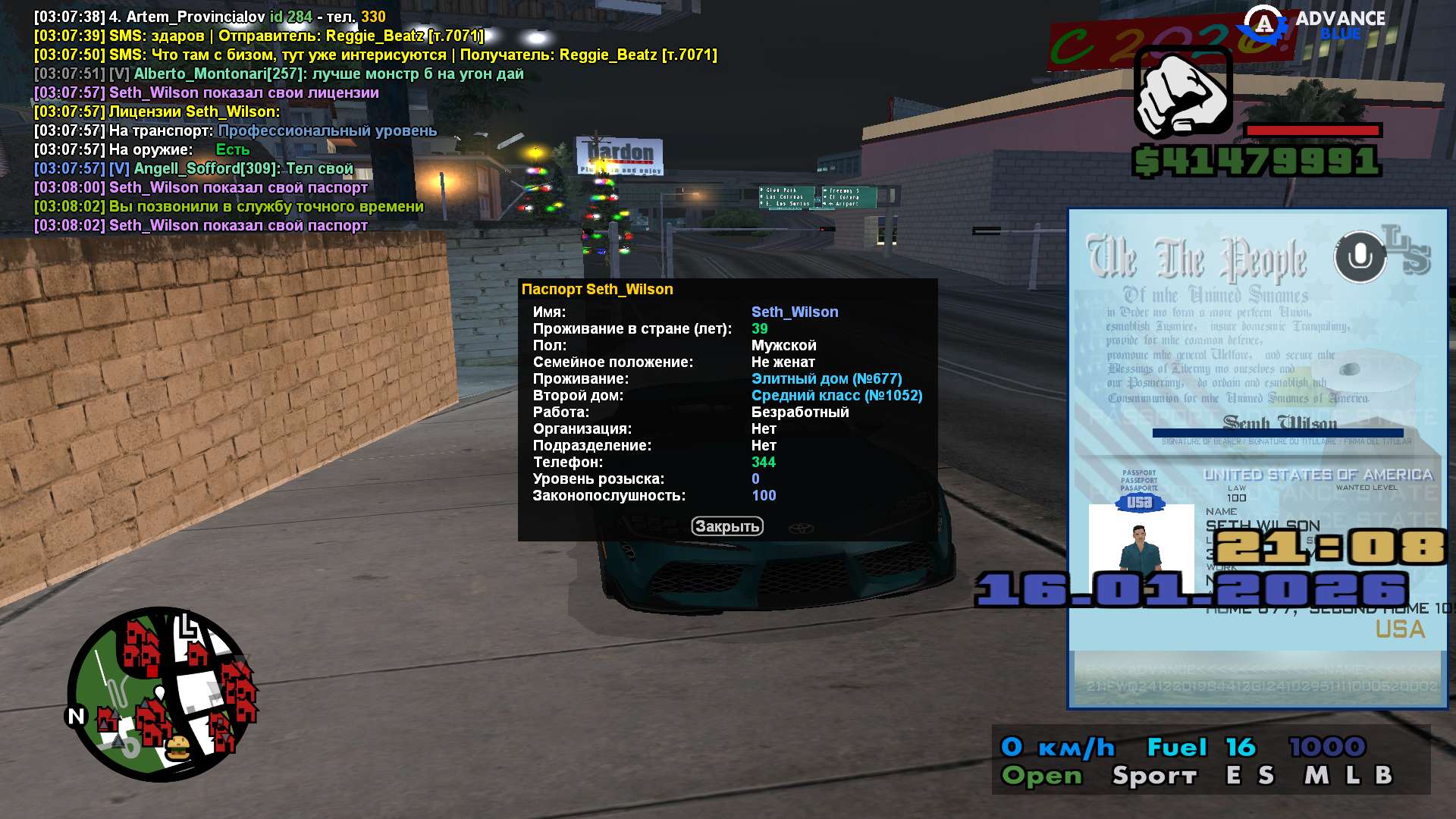Toggle the microphone voice chat icon
The image size is (1456, 819).
[x=1360, y=257]
